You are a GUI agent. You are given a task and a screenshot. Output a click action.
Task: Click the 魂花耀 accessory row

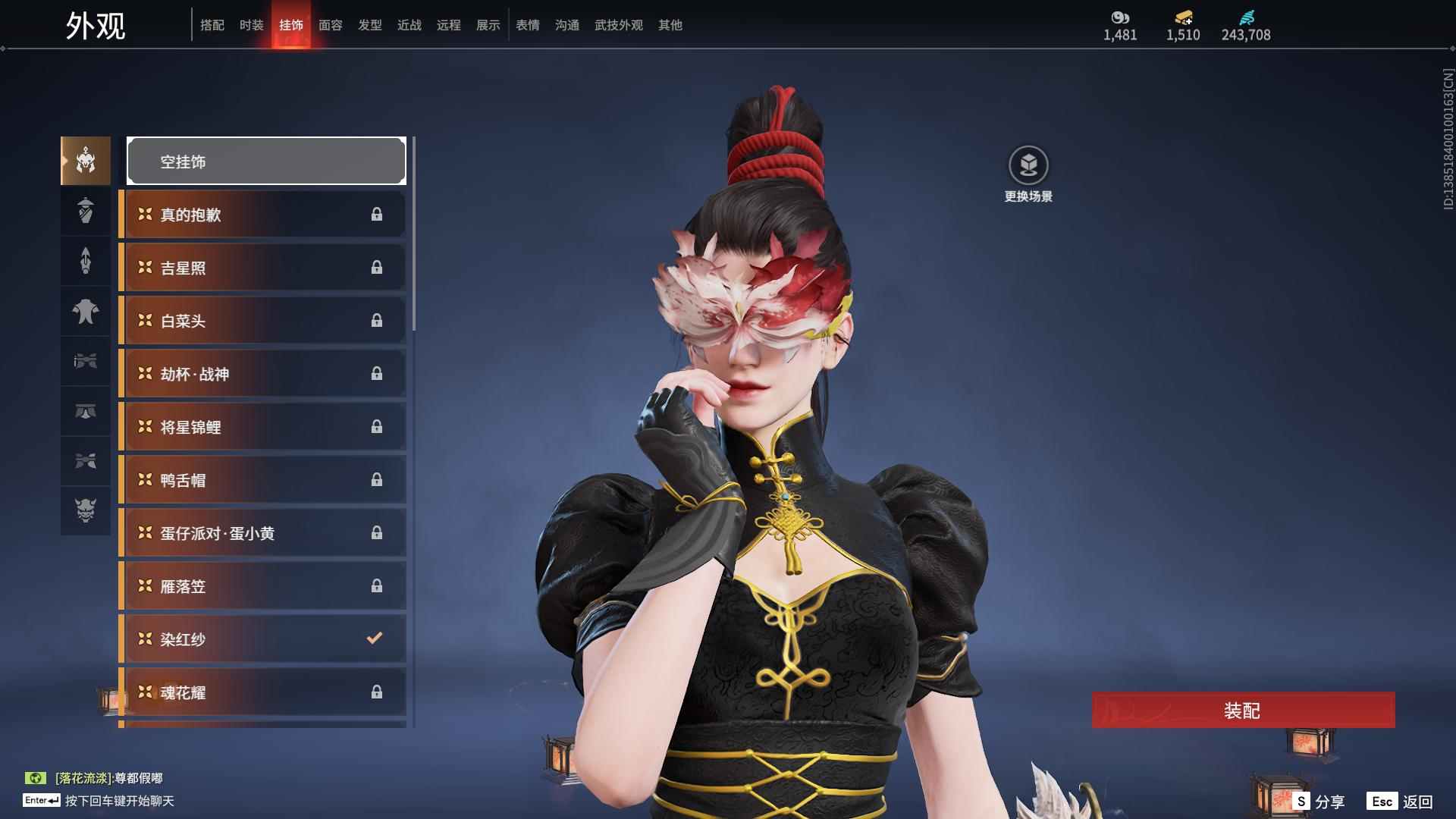click(262, 692)
